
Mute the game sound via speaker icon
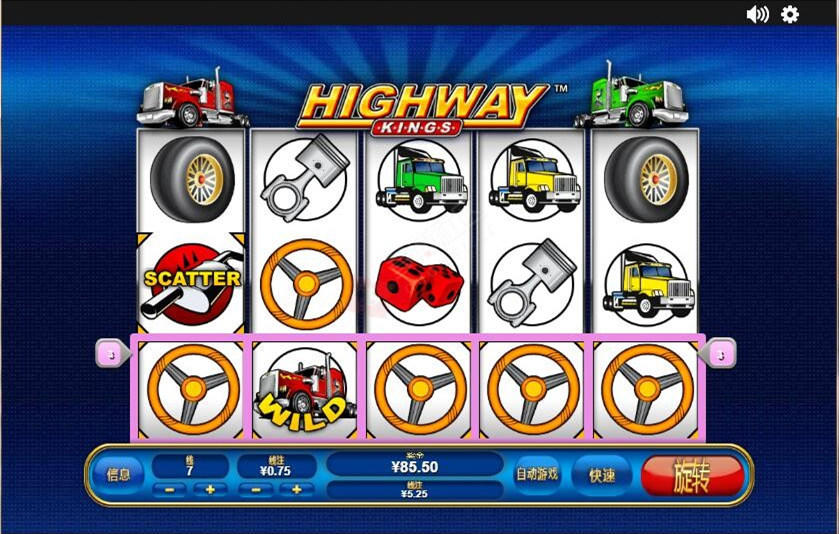(x=757, y=14)
